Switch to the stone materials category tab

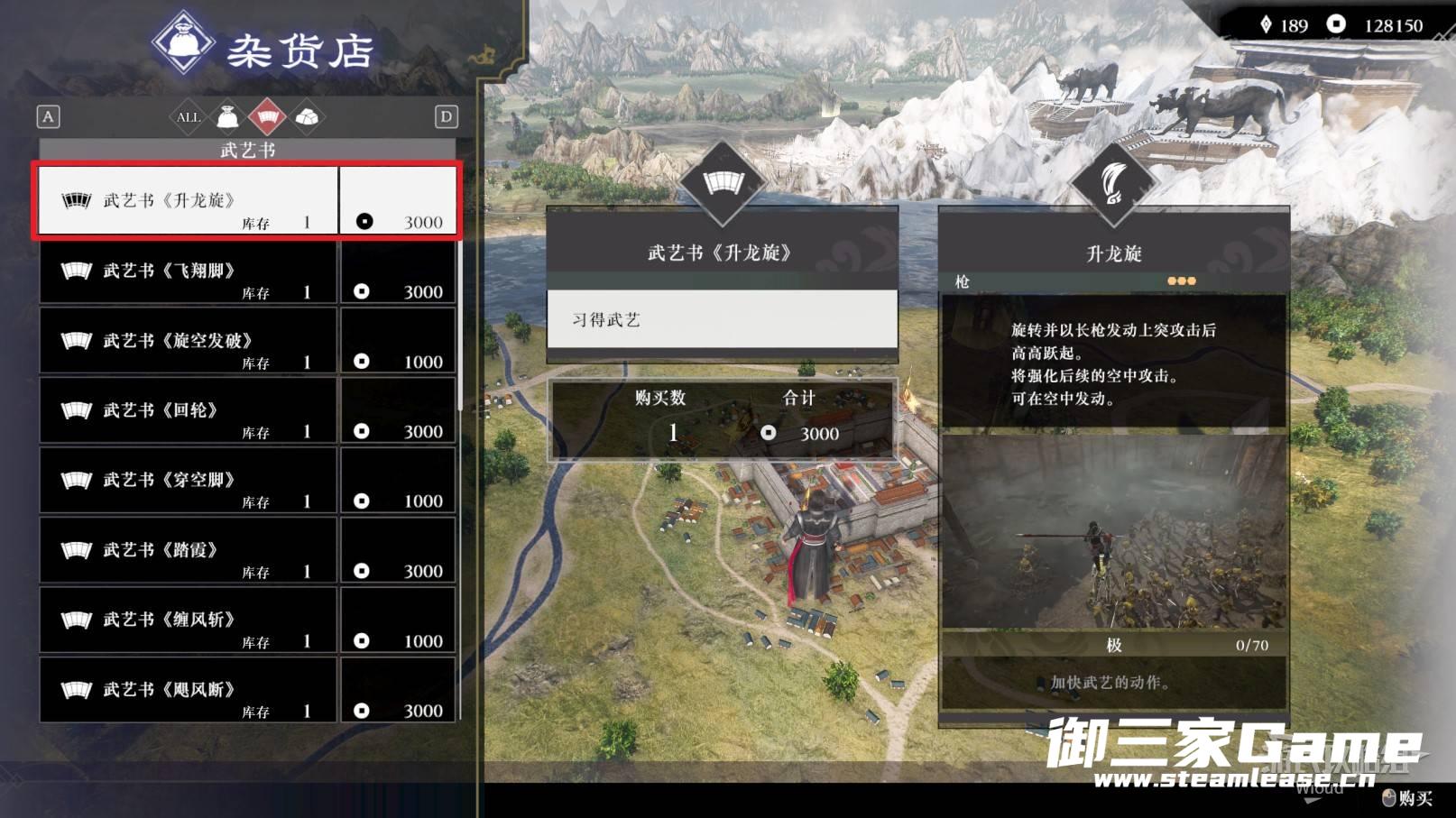pyautogui.click(x=307, y=117)
